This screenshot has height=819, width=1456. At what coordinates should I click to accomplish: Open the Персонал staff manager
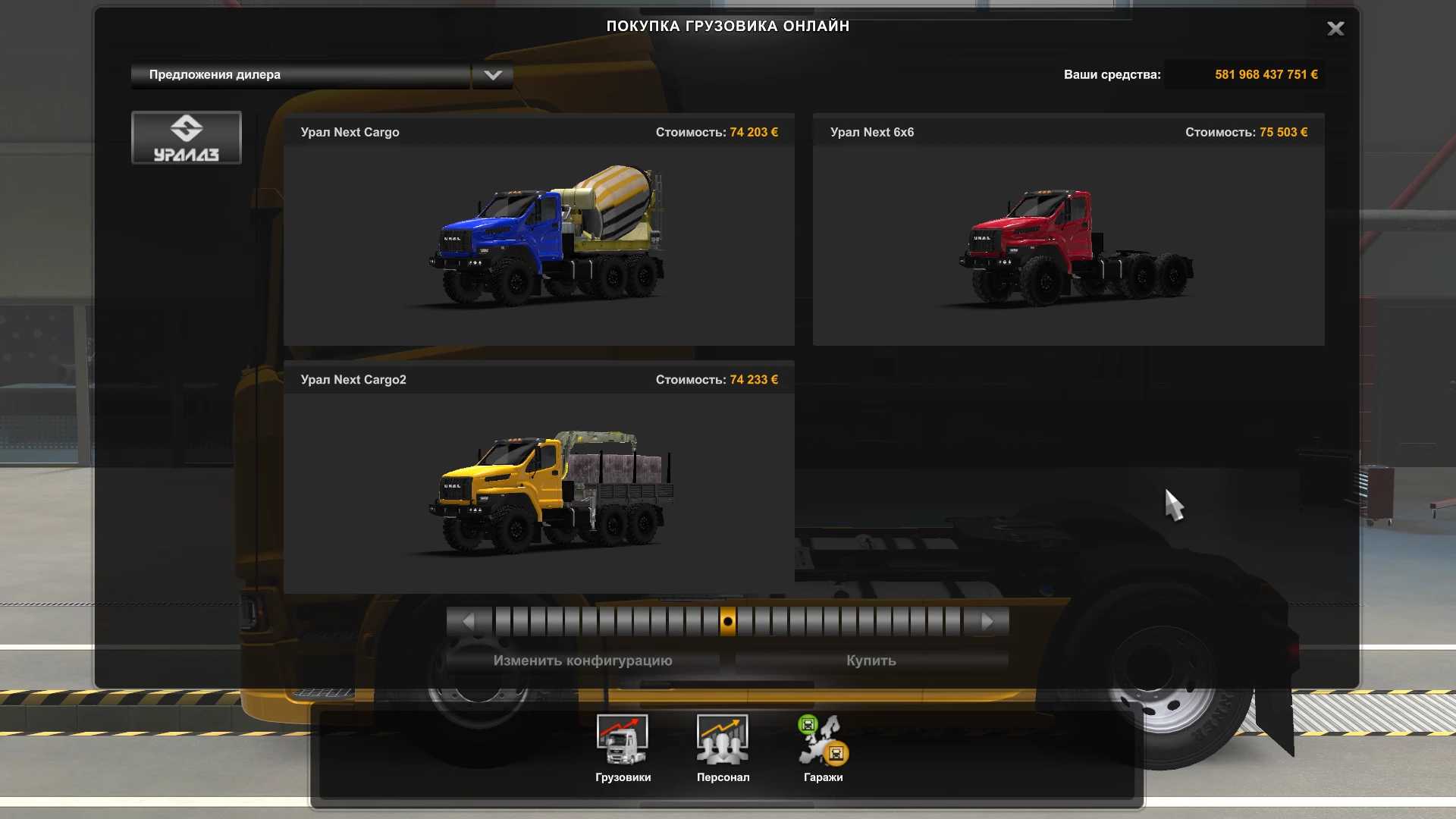click(x=723, y=748)
